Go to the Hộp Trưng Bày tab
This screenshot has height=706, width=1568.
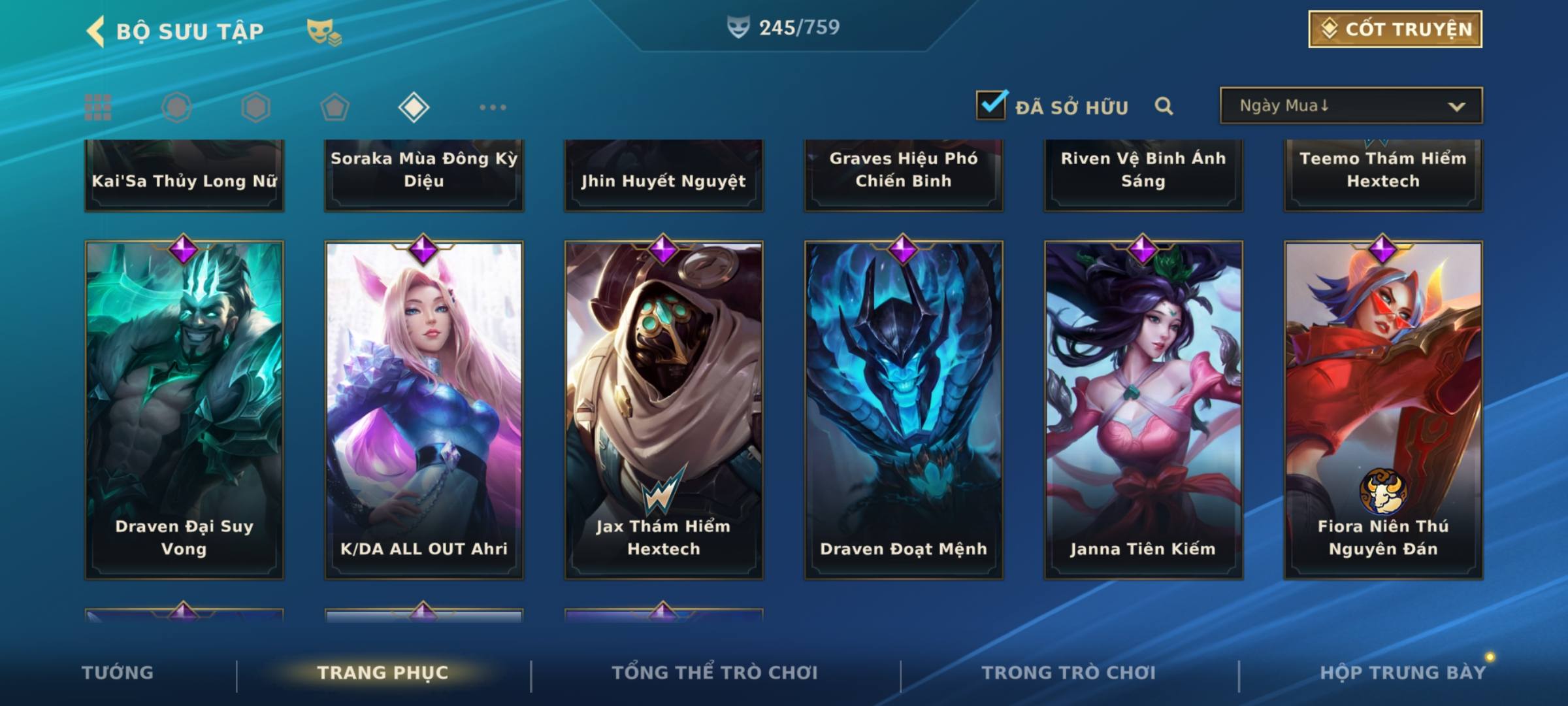[1402, 673]
